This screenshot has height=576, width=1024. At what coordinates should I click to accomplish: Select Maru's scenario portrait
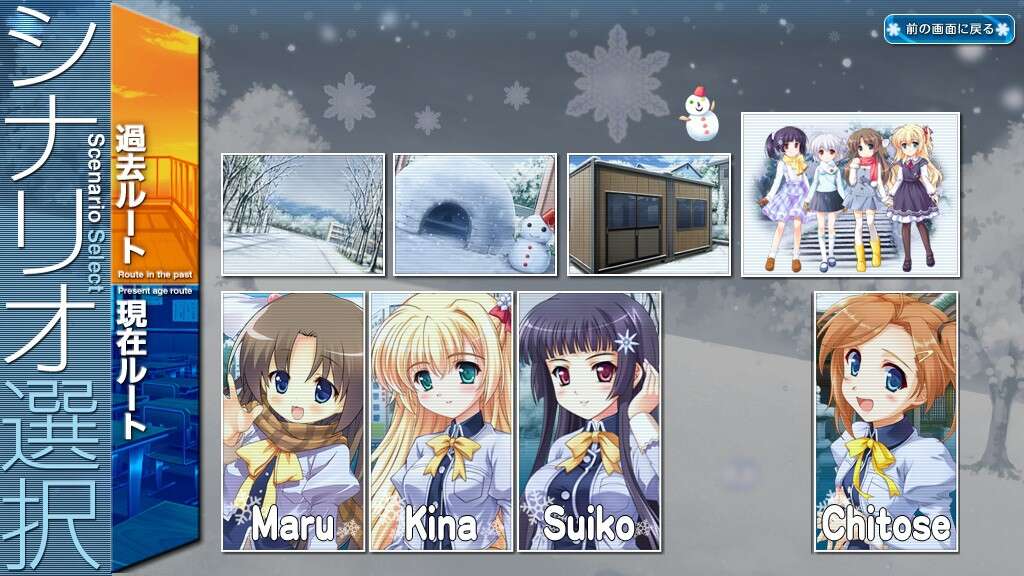[x=293, y=421]
